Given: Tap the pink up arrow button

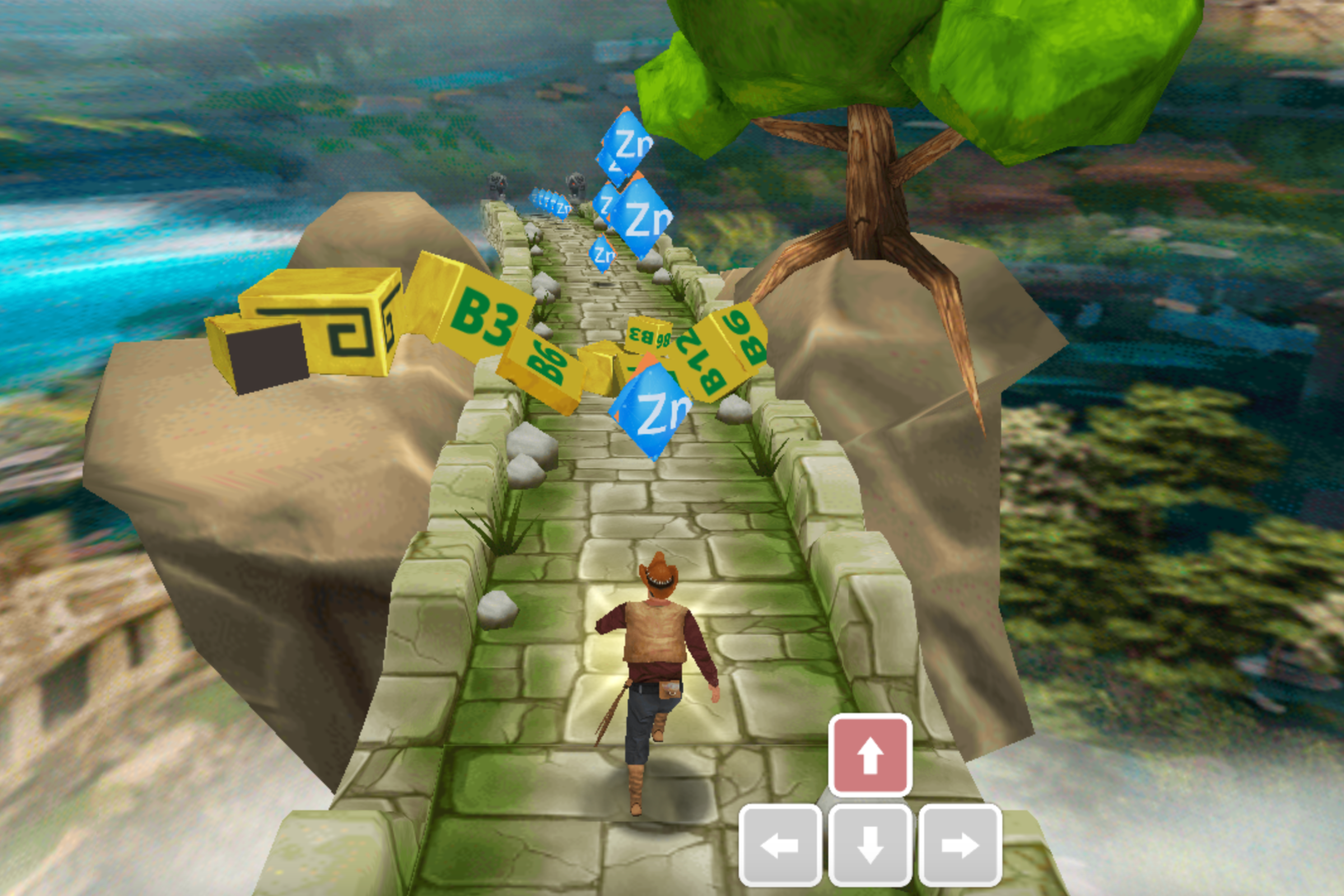Looking at the screenshot, I should [x=870, y=755].
